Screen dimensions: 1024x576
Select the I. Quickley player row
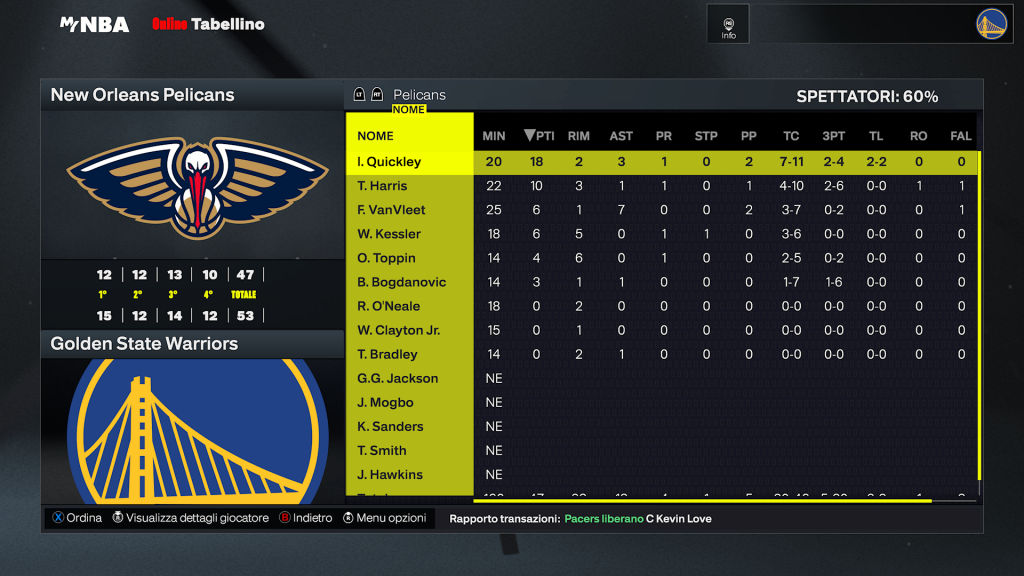[x=390, y=162]
